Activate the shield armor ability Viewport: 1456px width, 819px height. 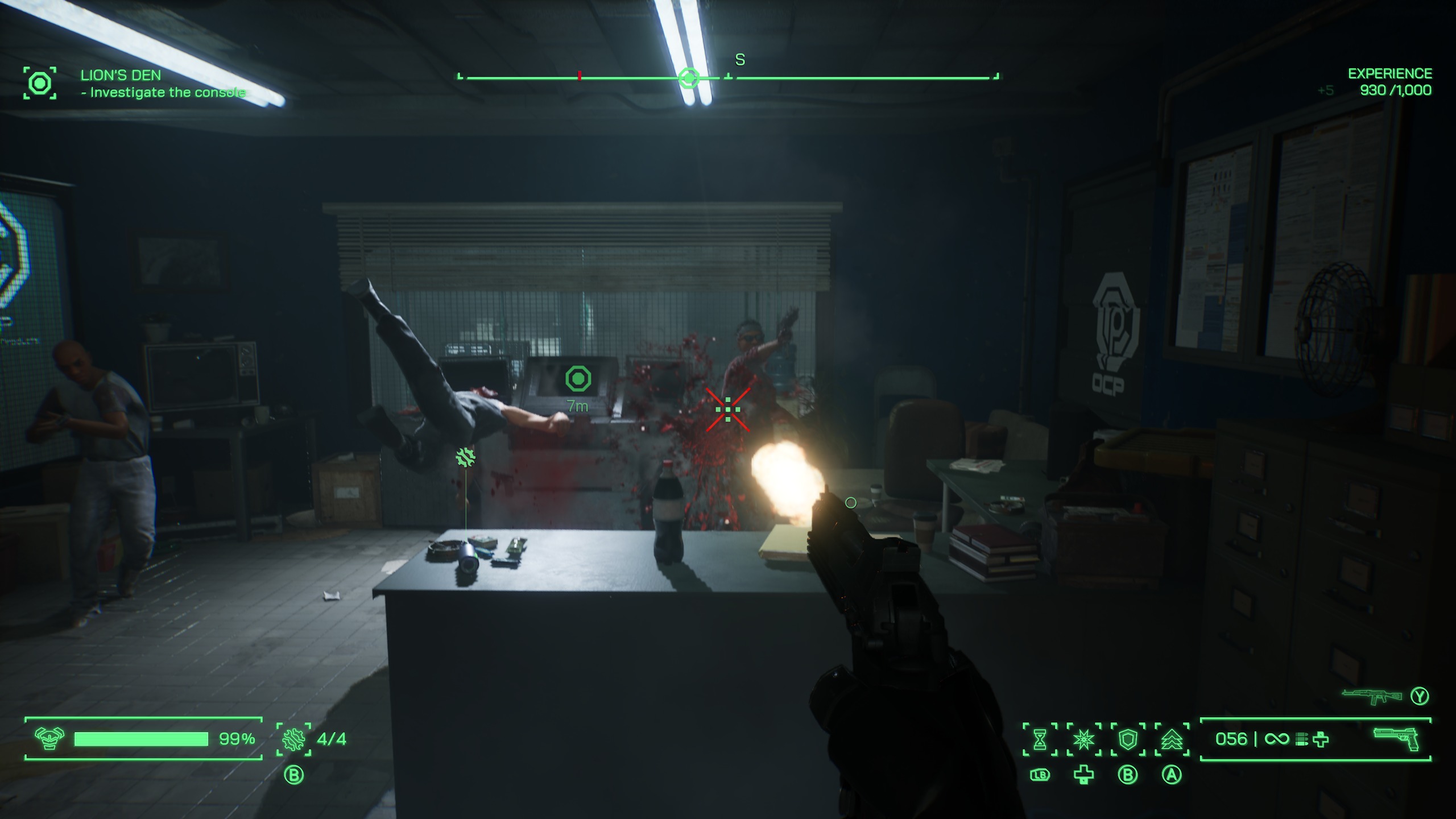tap(1128, 739)
